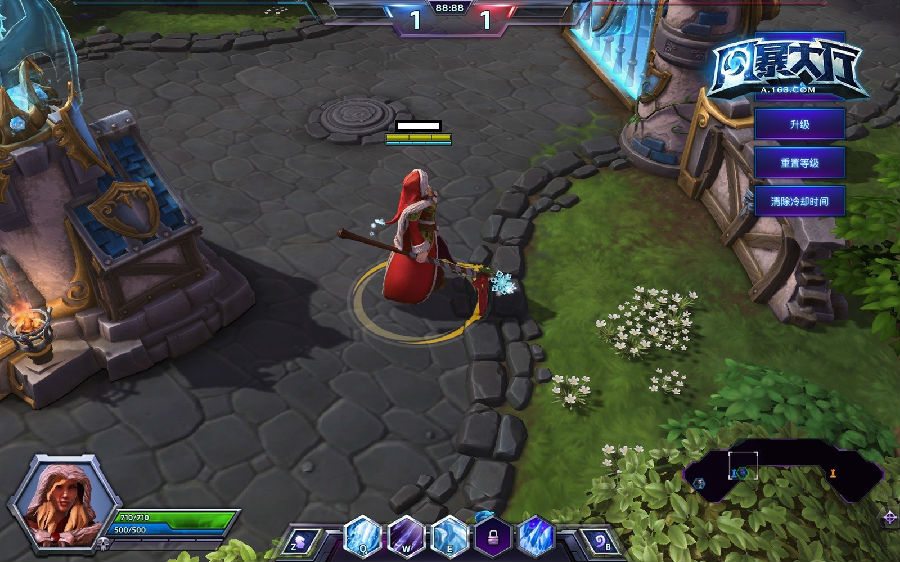Image resolution: width=900 pixels, height=562 pixels.
Task: Activate the Q ice ability
Action: (x=360, y=537)
